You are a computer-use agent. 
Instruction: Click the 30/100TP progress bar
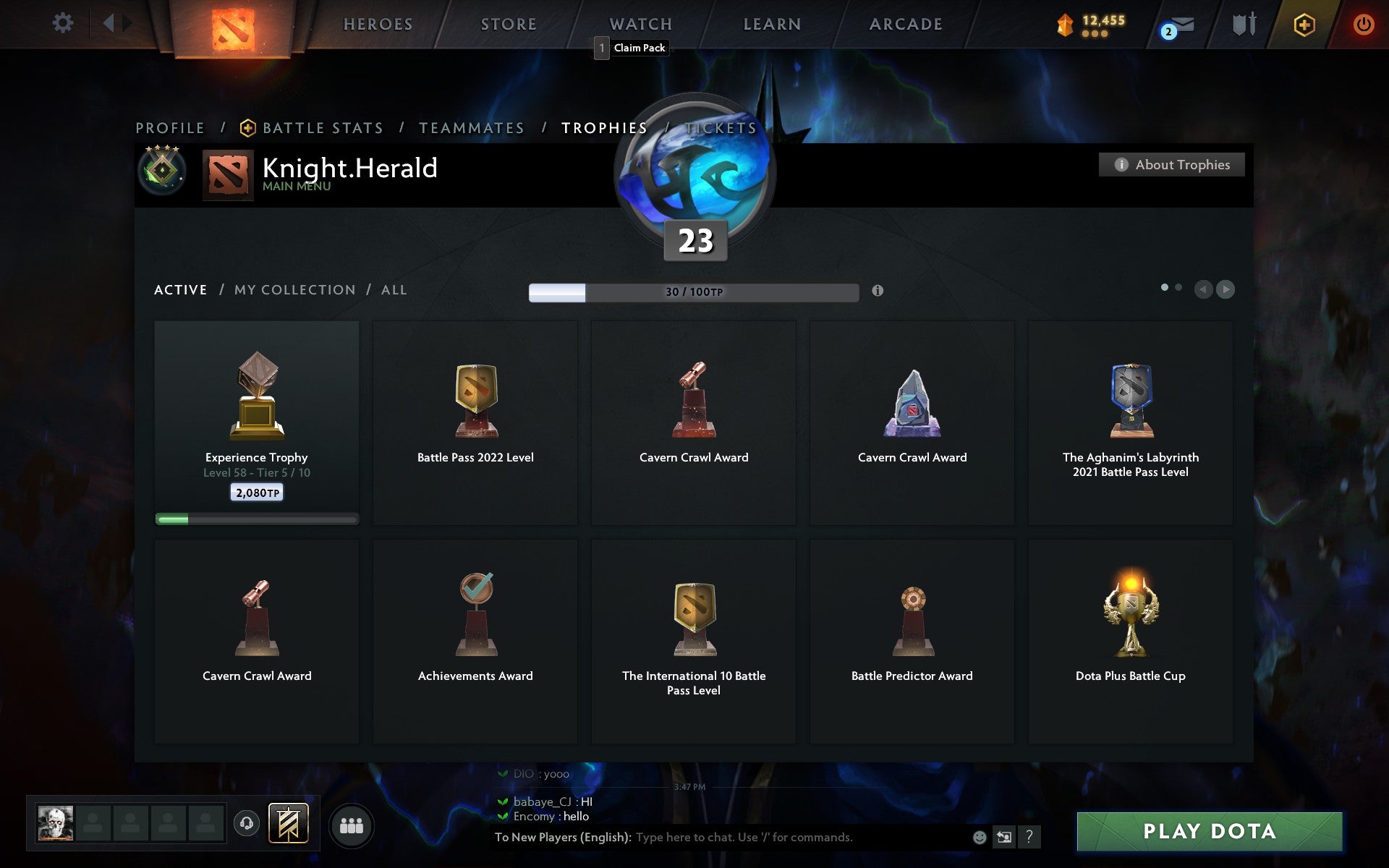pyautogui.click(x=692, y=292)
